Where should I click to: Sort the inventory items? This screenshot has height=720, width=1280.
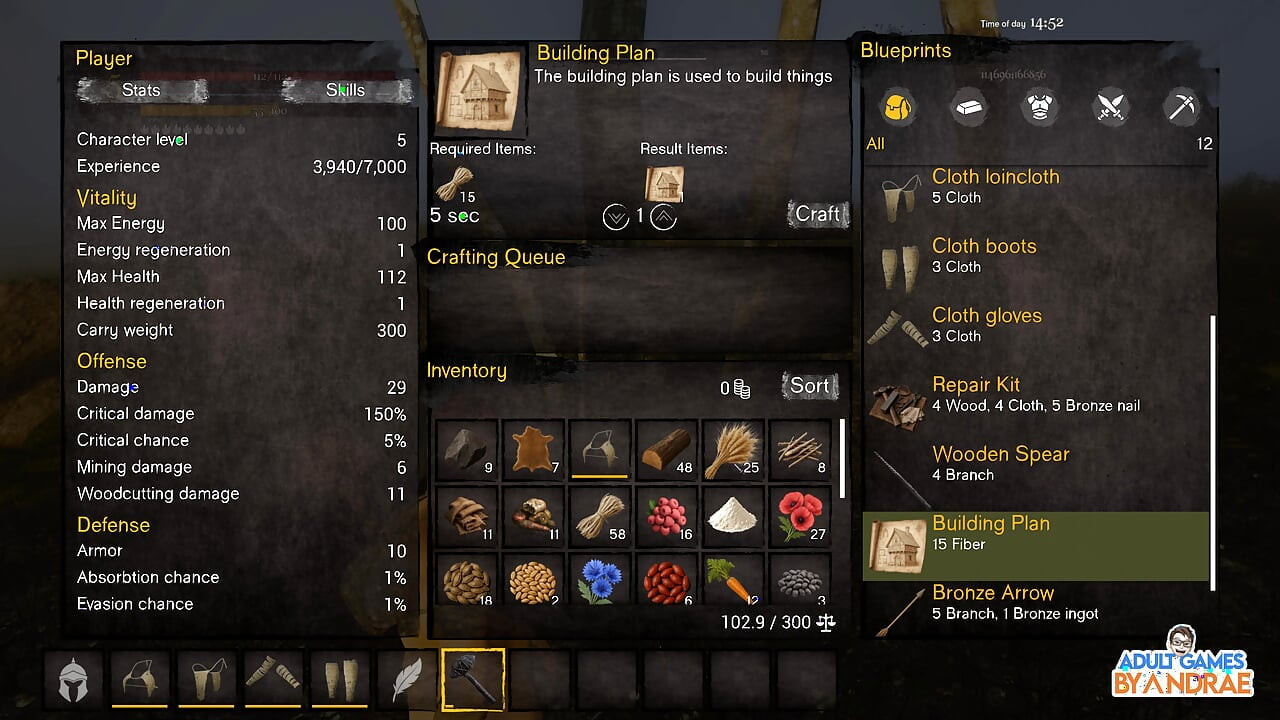point(809,386)
